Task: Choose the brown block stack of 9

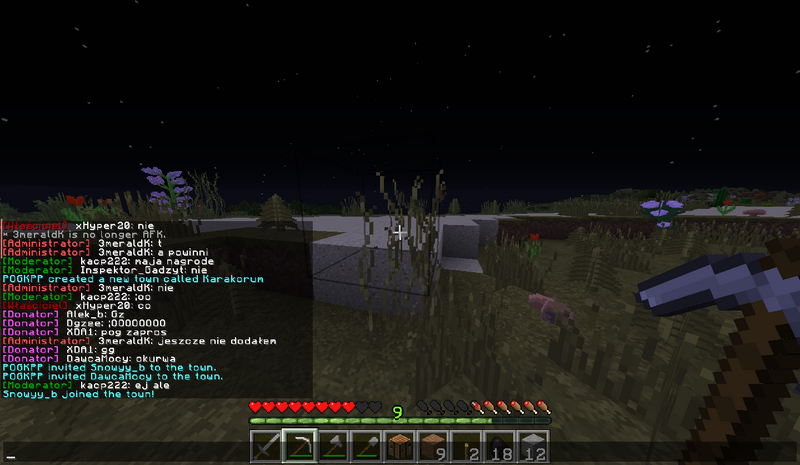Action: tap(433, 448)
